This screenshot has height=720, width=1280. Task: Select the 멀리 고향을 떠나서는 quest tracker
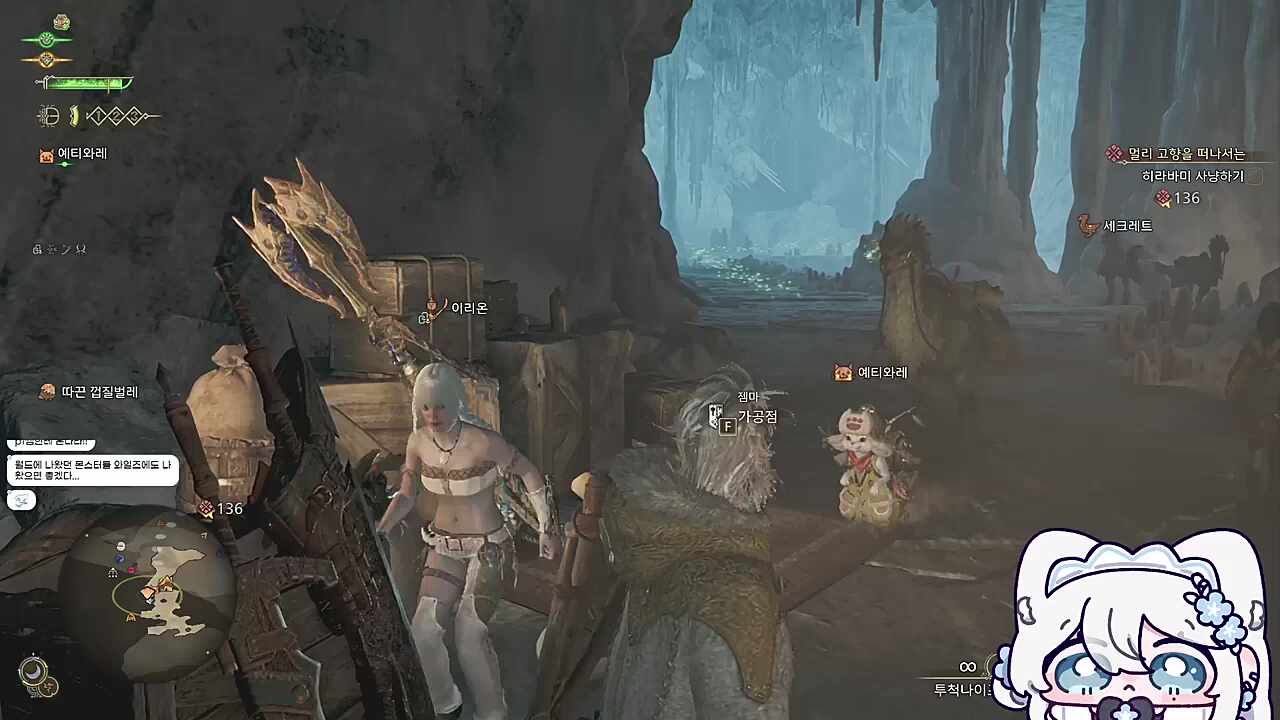1186,154
